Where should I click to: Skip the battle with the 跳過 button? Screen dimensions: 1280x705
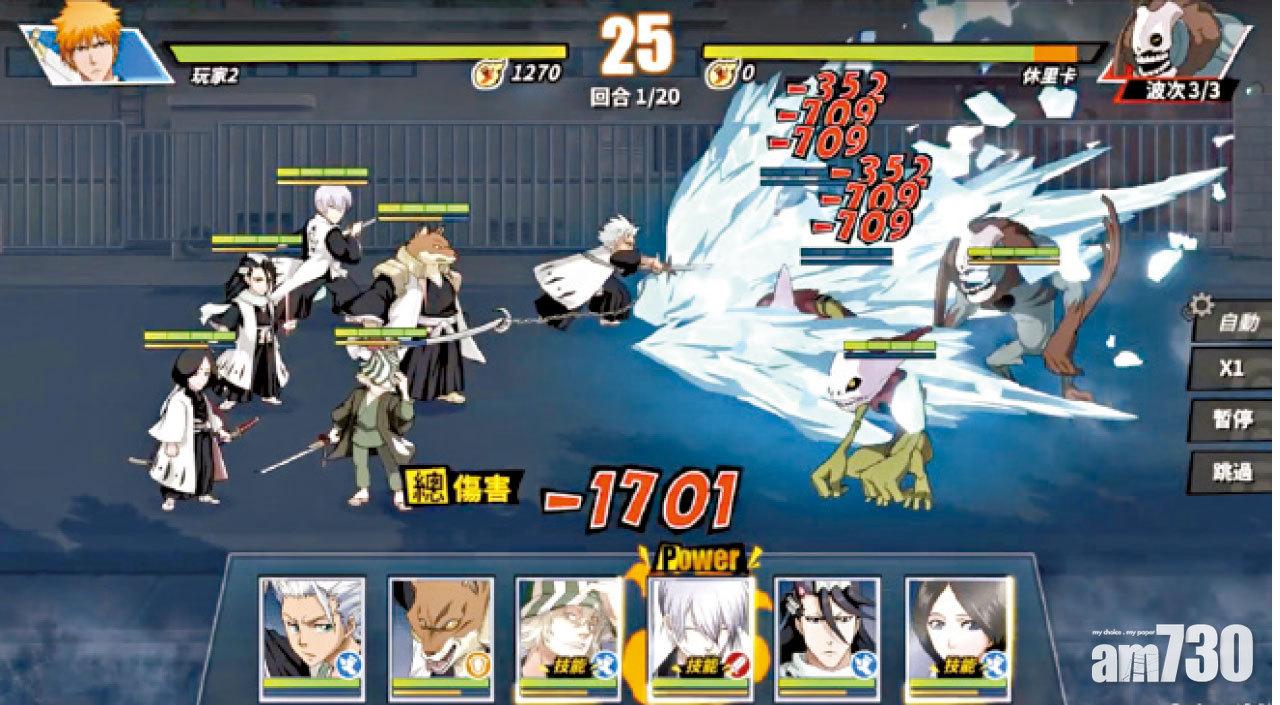pyautogui.click(x=1232, y=471)
